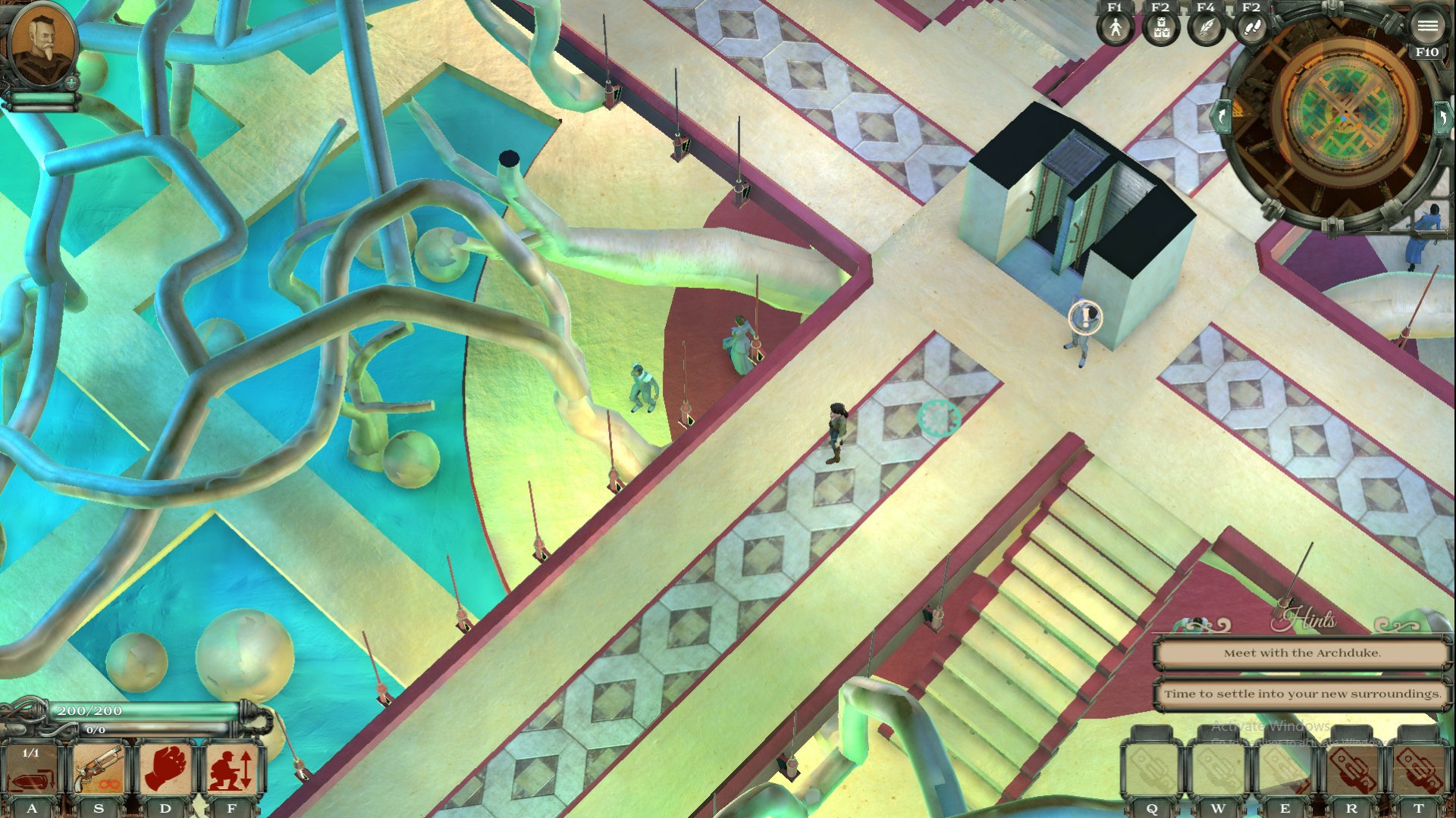Click the ammunition slot labeled A
The height and width of the screenshot is (818, 1456).
30,768
